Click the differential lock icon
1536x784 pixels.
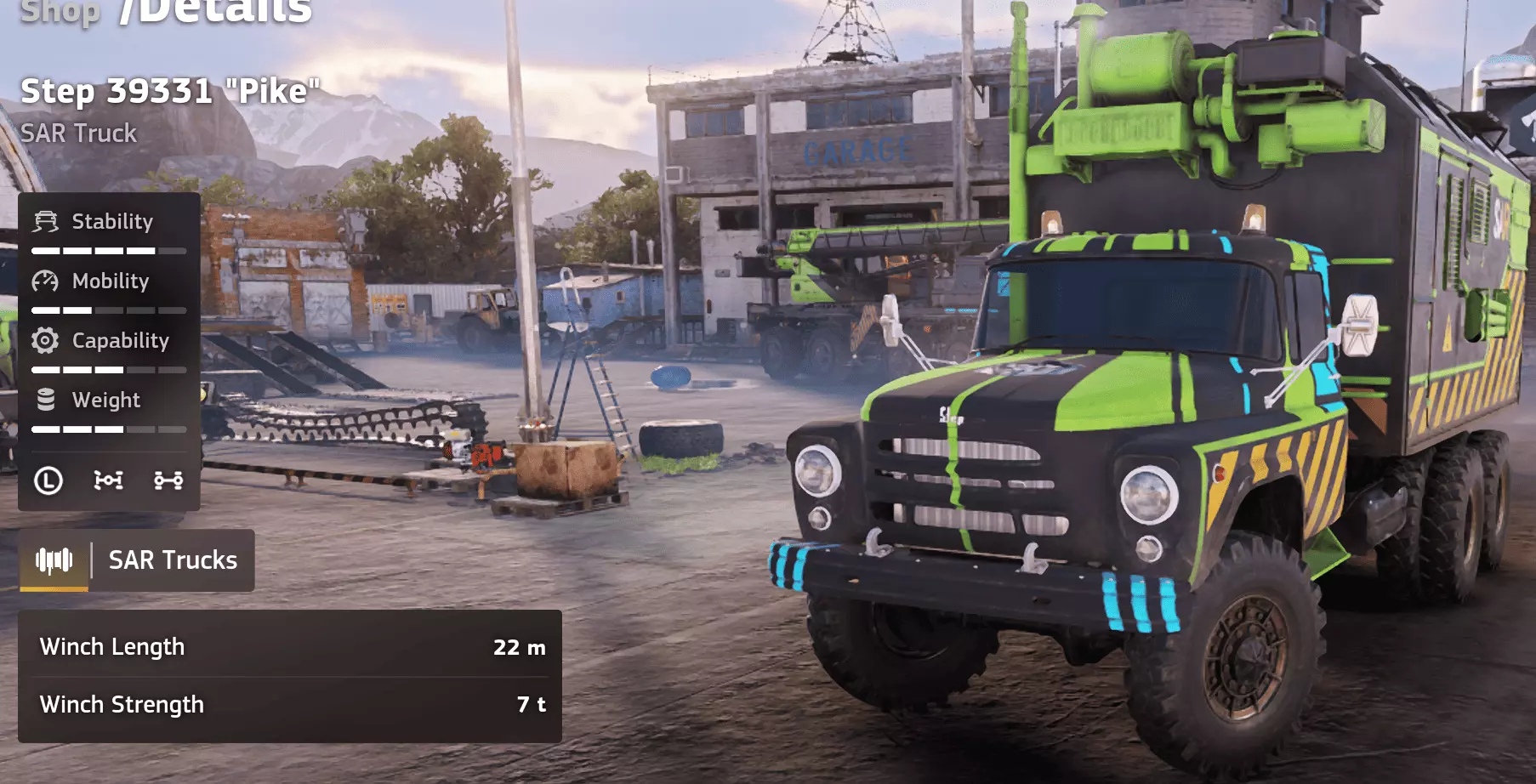tap(108, 480)
